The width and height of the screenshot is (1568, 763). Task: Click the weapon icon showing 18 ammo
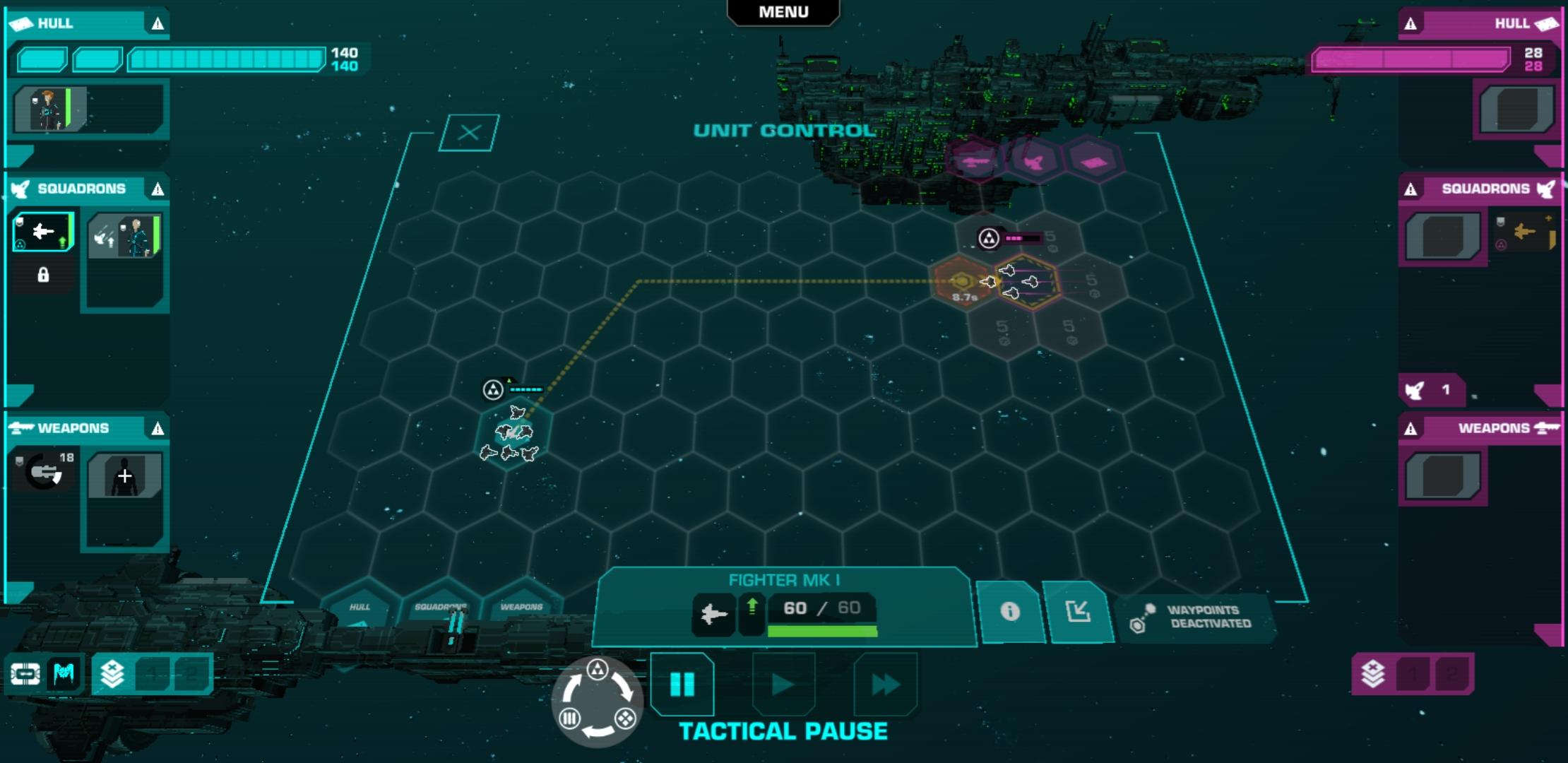tap(41, 470)
